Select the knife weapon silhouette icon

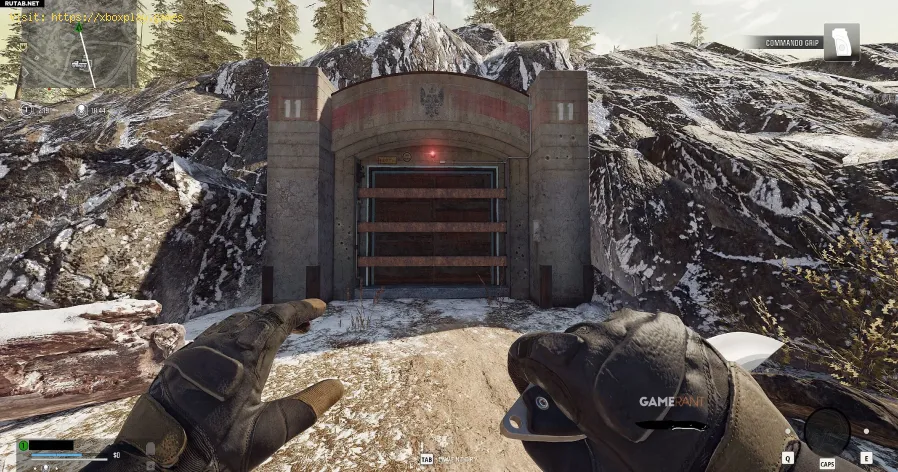672,426
